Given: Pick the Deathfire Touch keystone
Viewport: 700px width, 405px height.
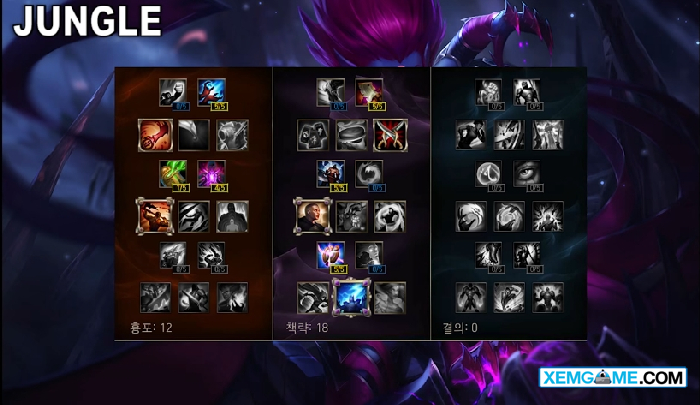Looking at the screenshot, I should pos(231,296).
